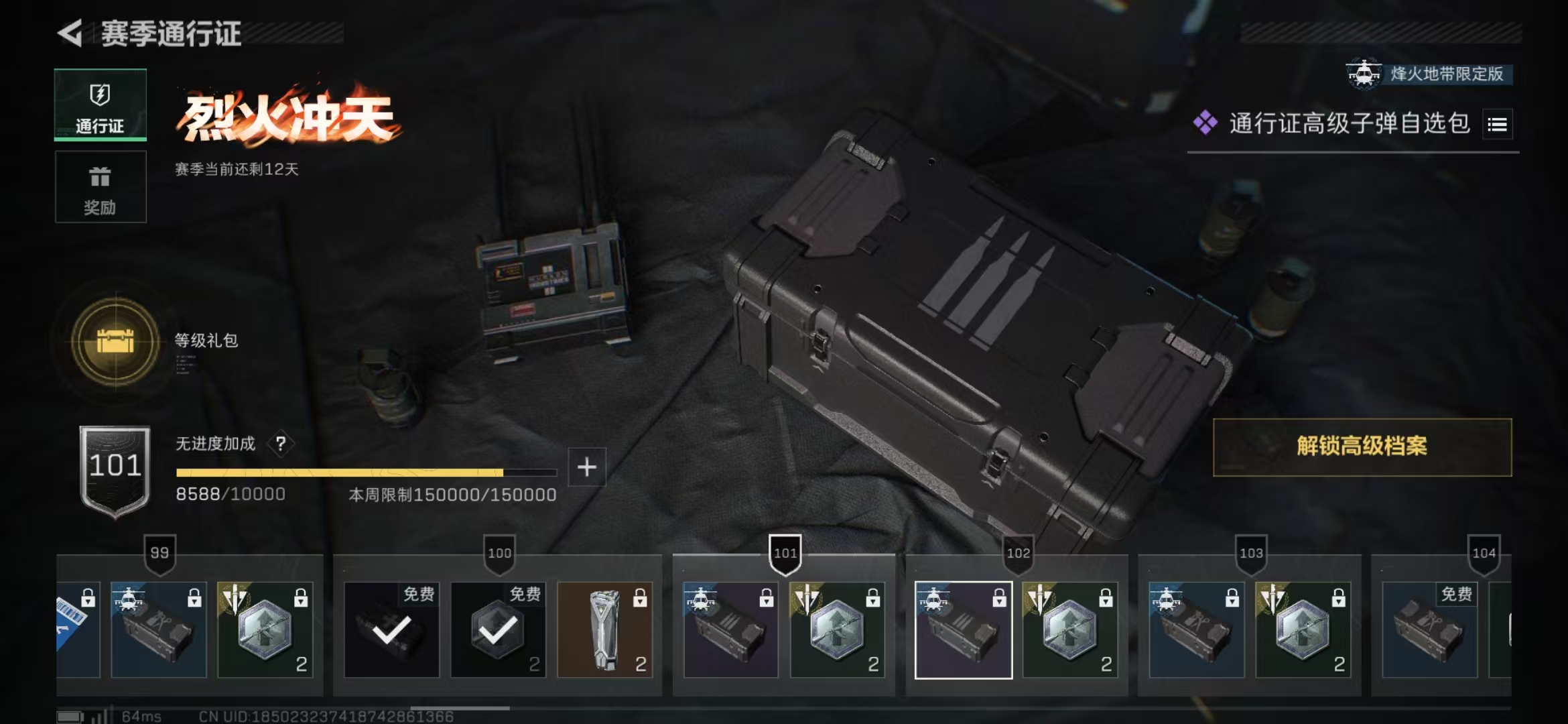Select the highlighted level 102 ammo crate reward
The height and width of the screenshot is (724, 1568).
tap(963, 630)
